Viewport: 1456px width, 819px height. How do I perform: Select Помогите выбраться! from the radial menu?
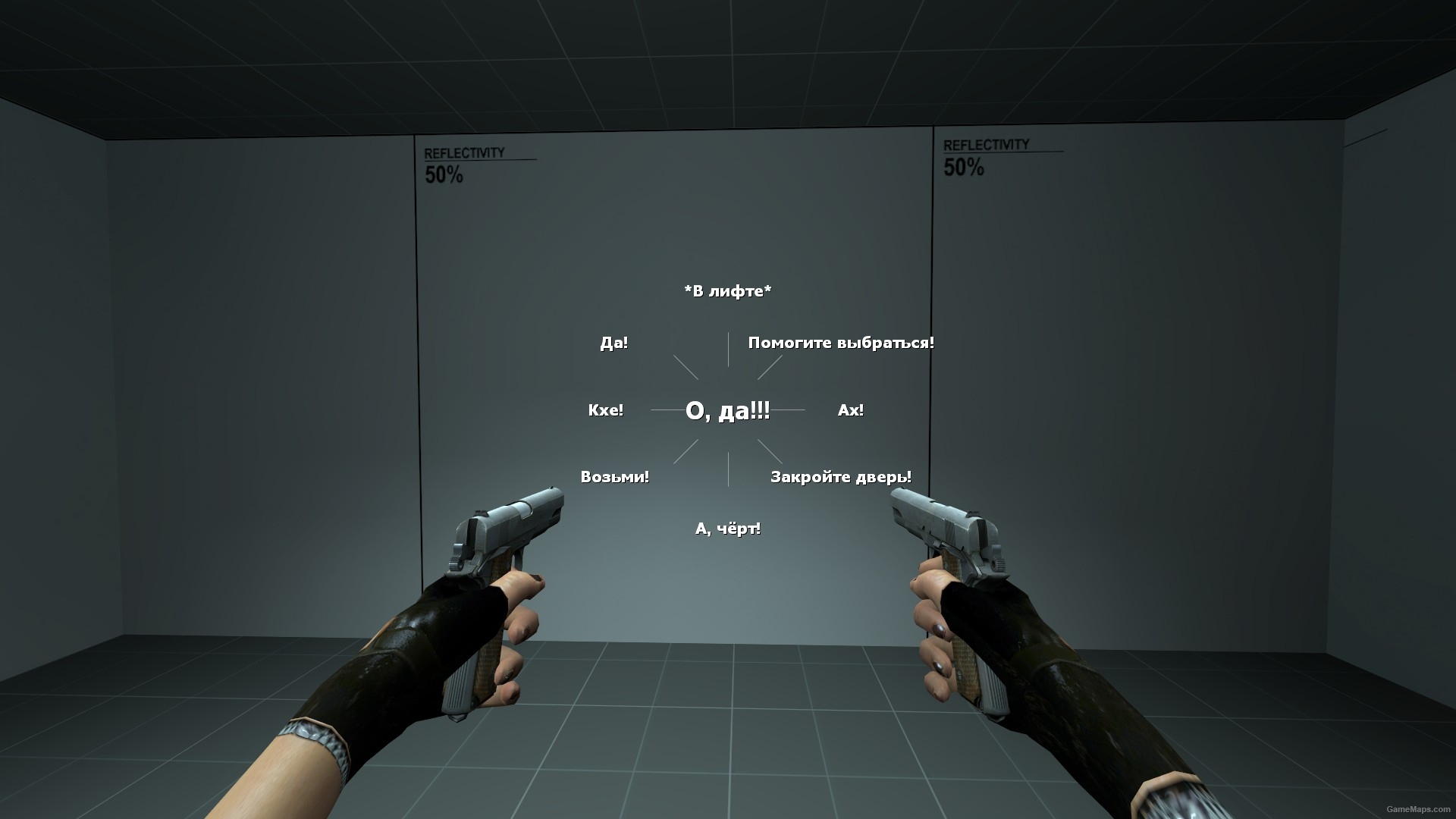841,342
